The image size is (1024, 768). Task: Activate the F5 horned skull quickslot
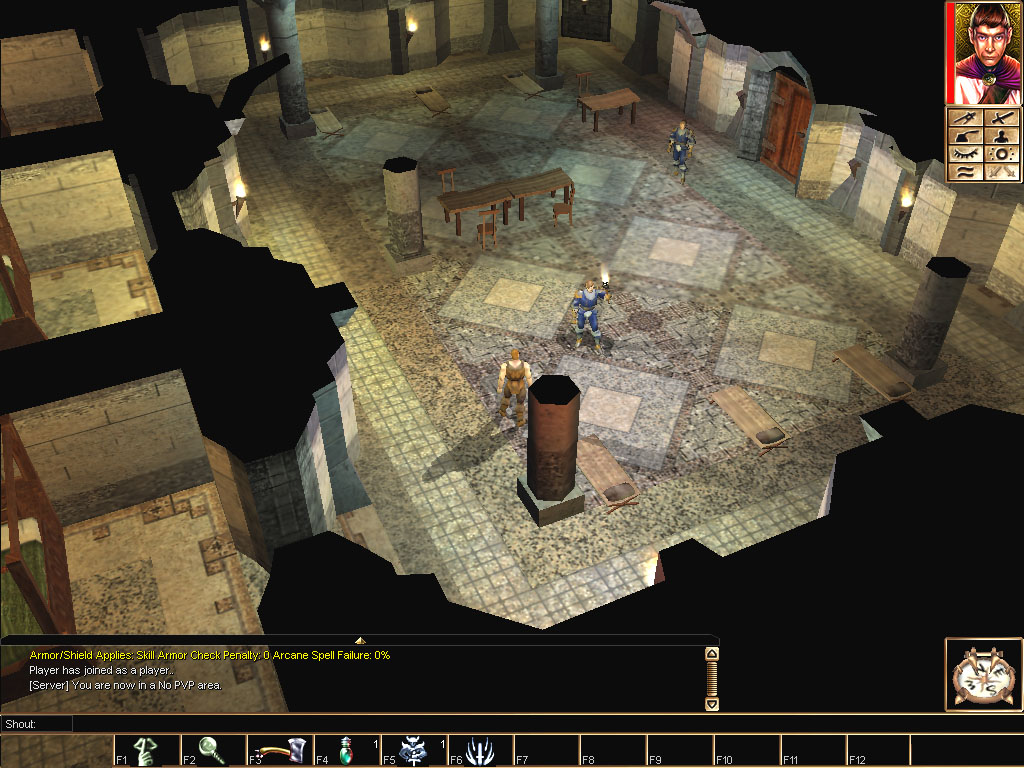click(x=414, y=750)
